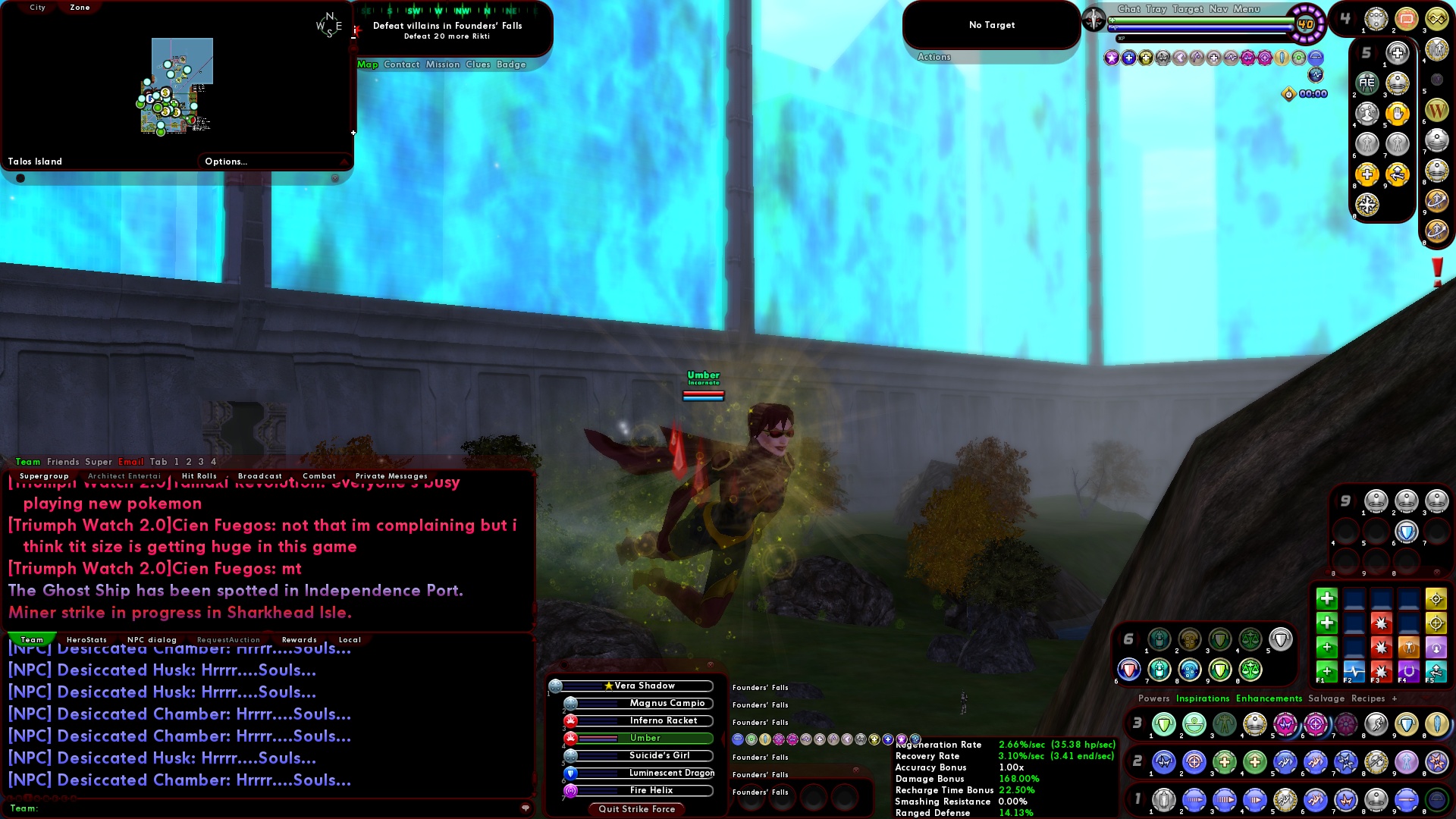Image resolution: width=1456 pixels, height=819 pixels.
Task: Open the Menu item in the top-right bar
Action: point(1247,9)
